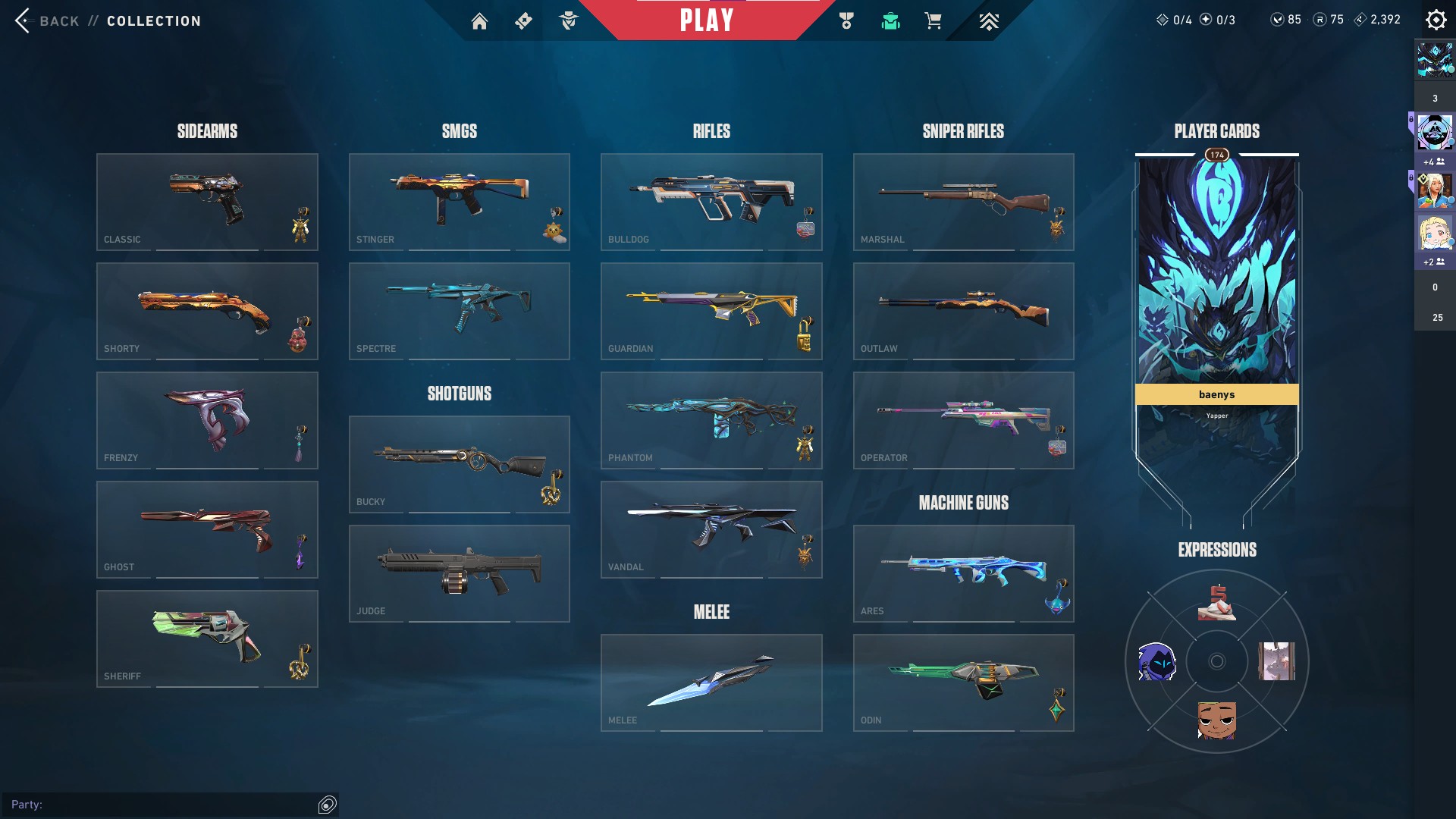Open the store cart icon
1456x819 pixels.
click(x=933, y=21)
